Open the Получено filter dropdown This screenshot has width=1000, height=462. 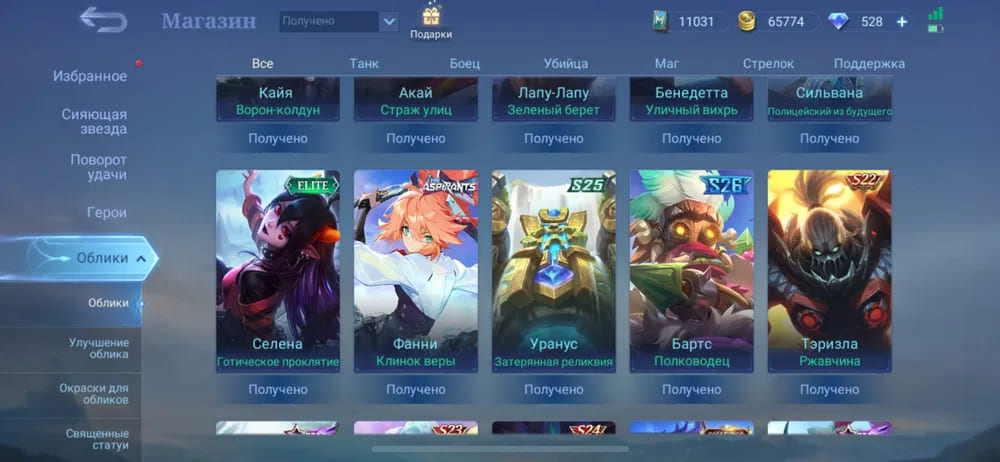[x=339, y=21]
